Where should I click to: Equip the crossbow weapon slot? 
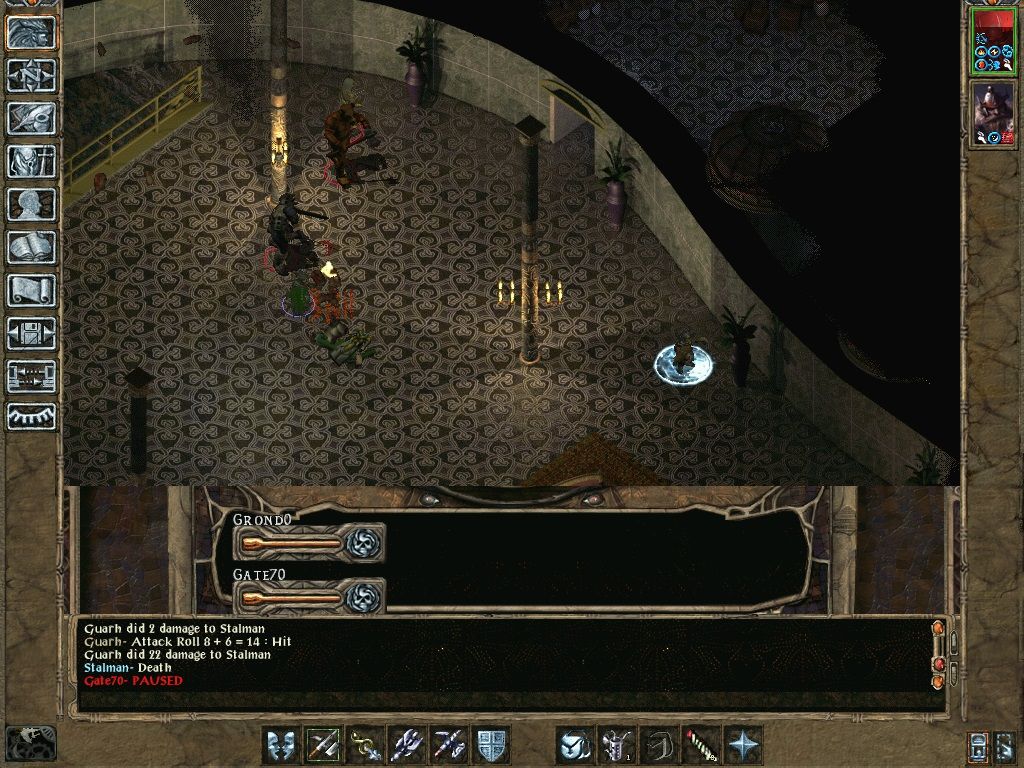pyautogui.click(x=449, y=745)
